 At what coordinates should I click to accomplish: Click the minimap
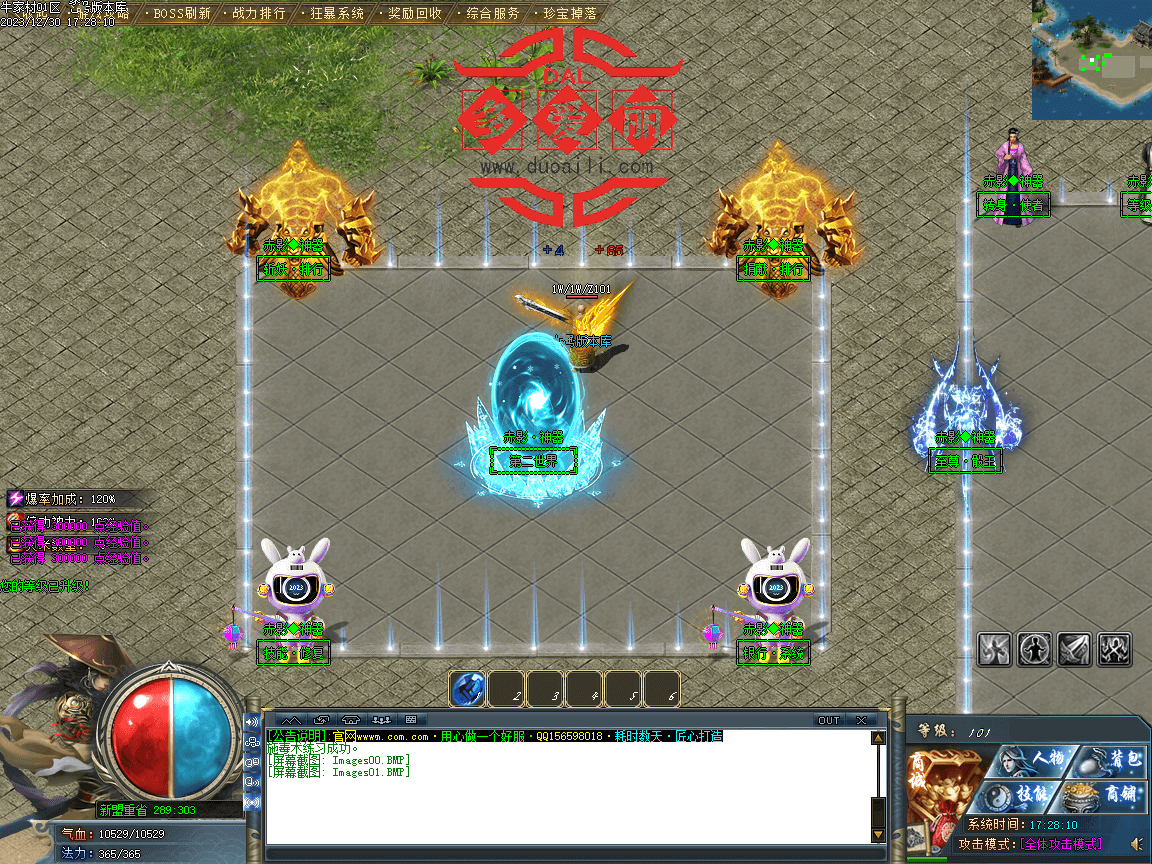[1091, 60]
